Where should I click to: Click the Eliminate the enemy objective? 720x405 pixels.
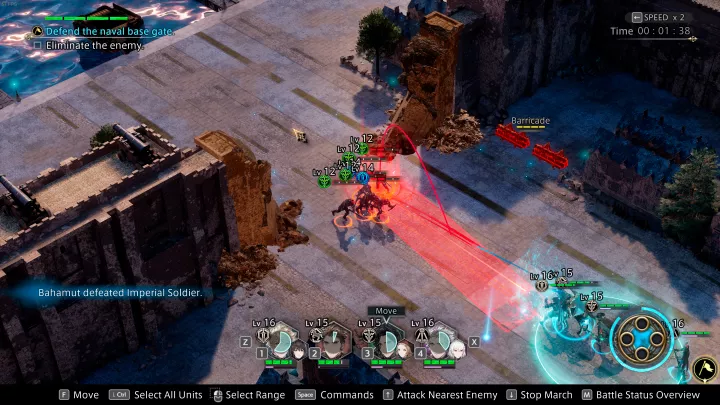[x=88, y=45]
